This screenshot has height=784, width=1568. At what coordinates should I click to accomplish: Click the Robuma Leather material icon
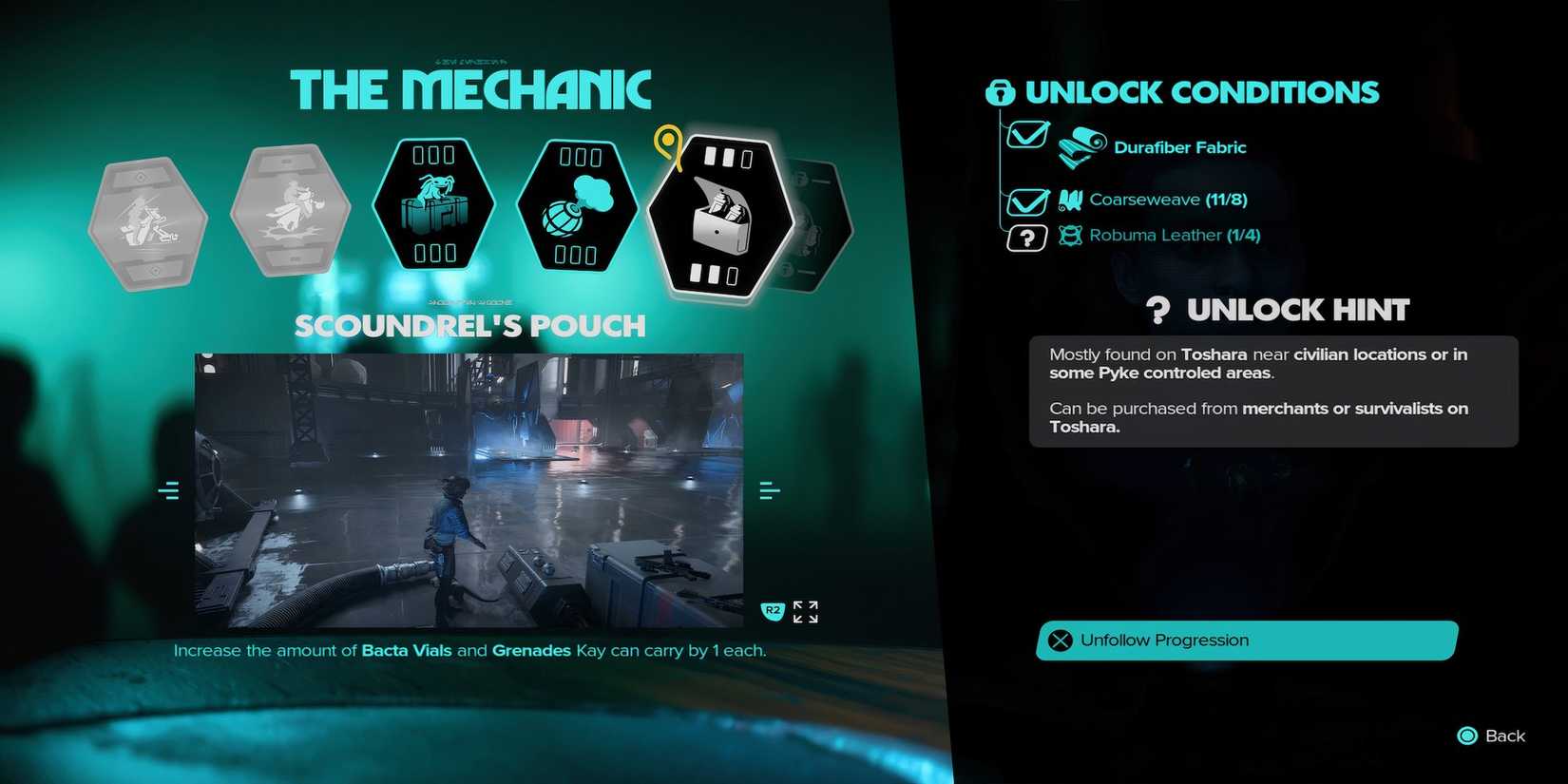[x=1070, y=236]
